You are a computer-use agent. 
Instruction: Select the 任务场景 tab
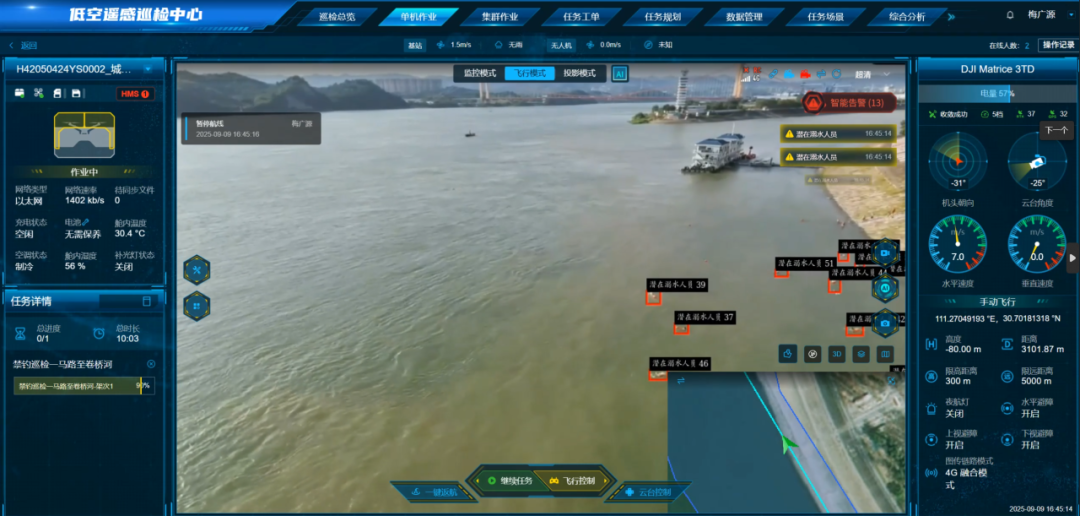(825, 17)
